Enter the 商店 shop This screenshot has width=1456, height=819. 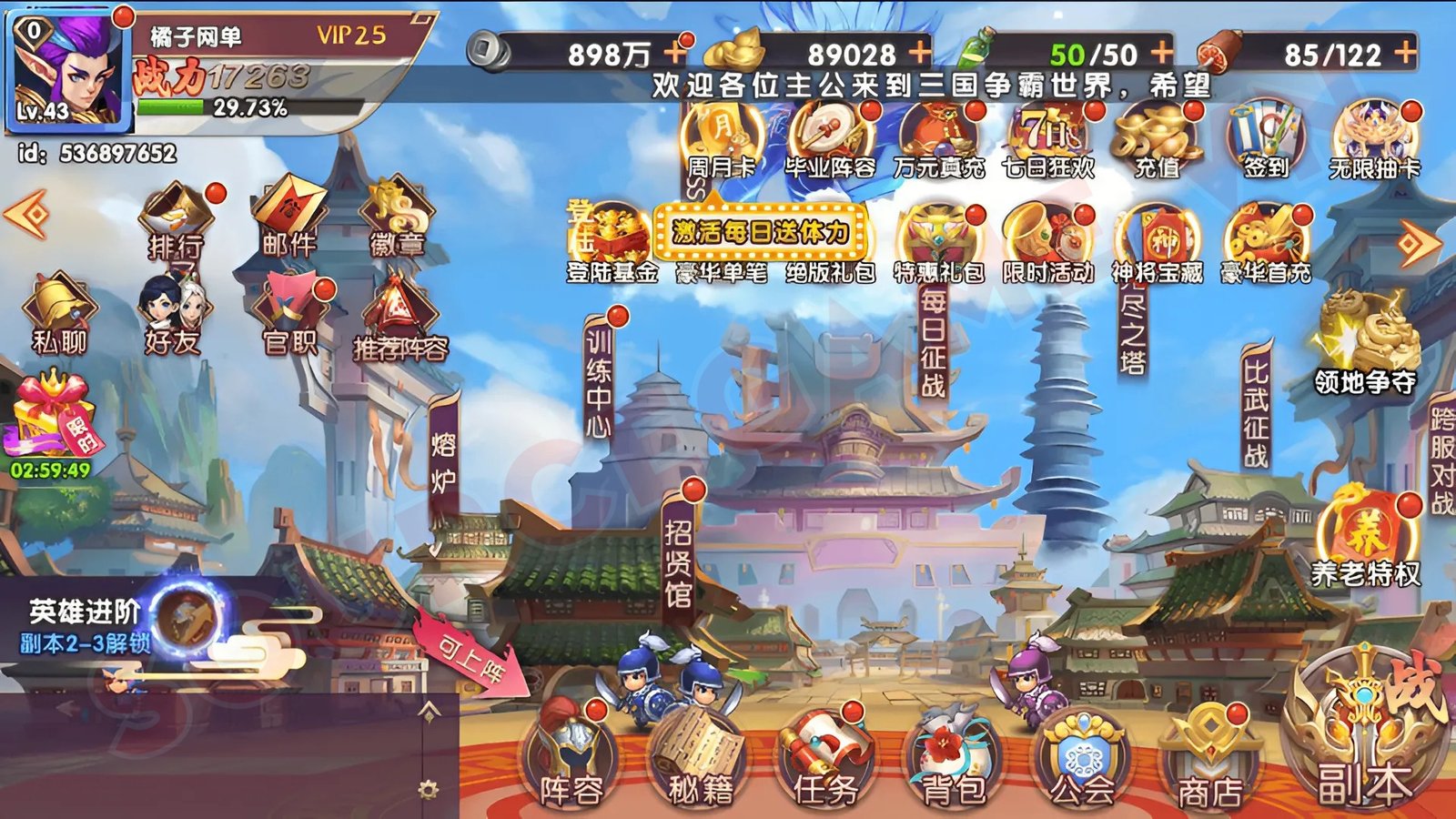(x=1209, y=760)
